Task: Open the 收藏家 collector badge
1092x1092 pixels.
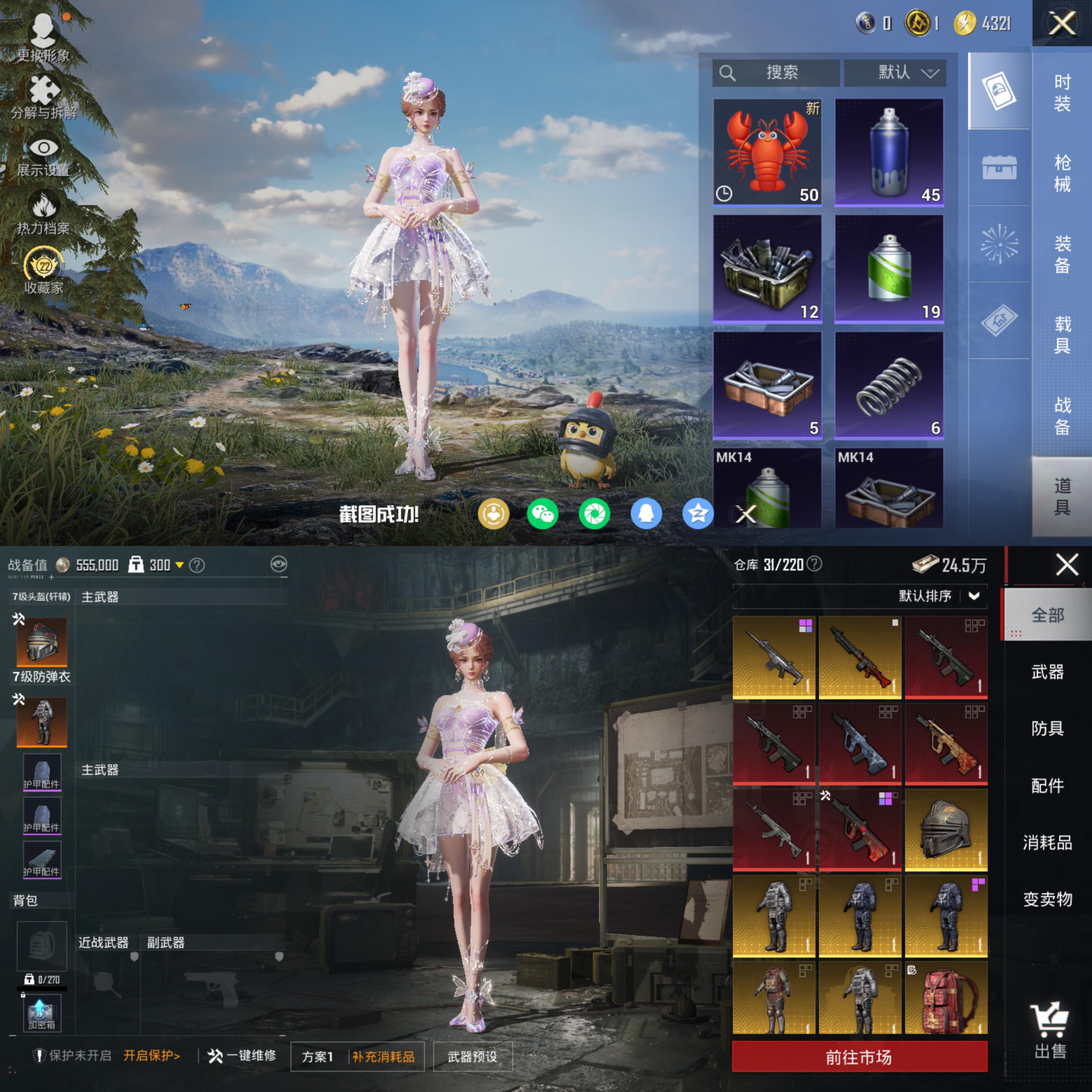Action: 44,271
